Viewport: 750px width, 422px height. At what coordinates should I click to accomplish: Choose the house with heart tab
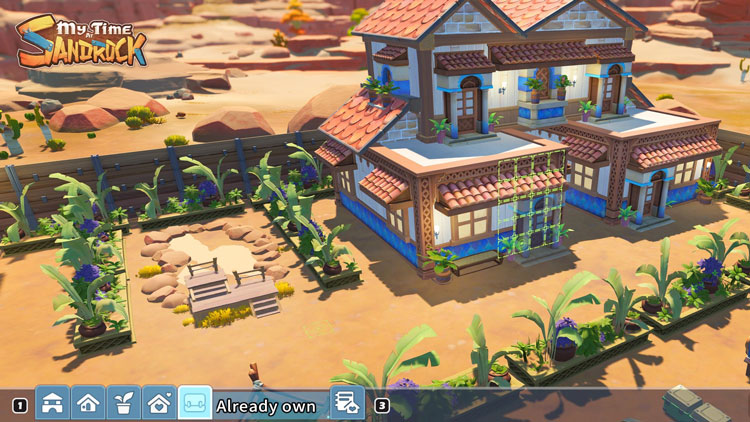160,403
